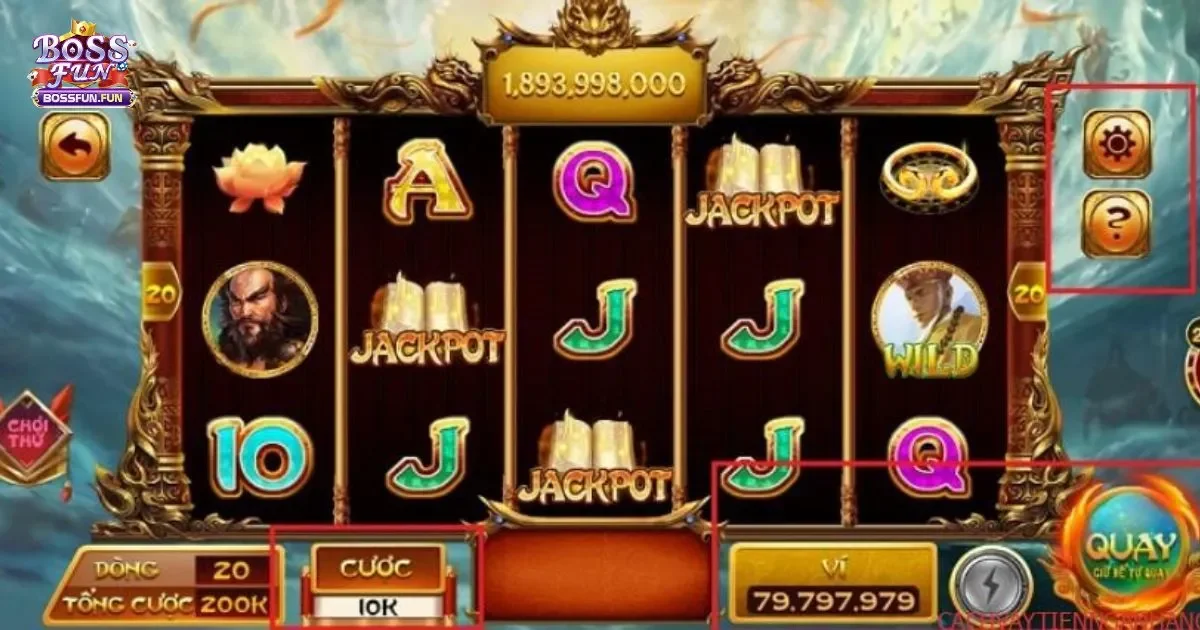The width and height of the screenshot is (1200, 630).
Task: Show help with the question mark button
Action: coord(1117,223)
